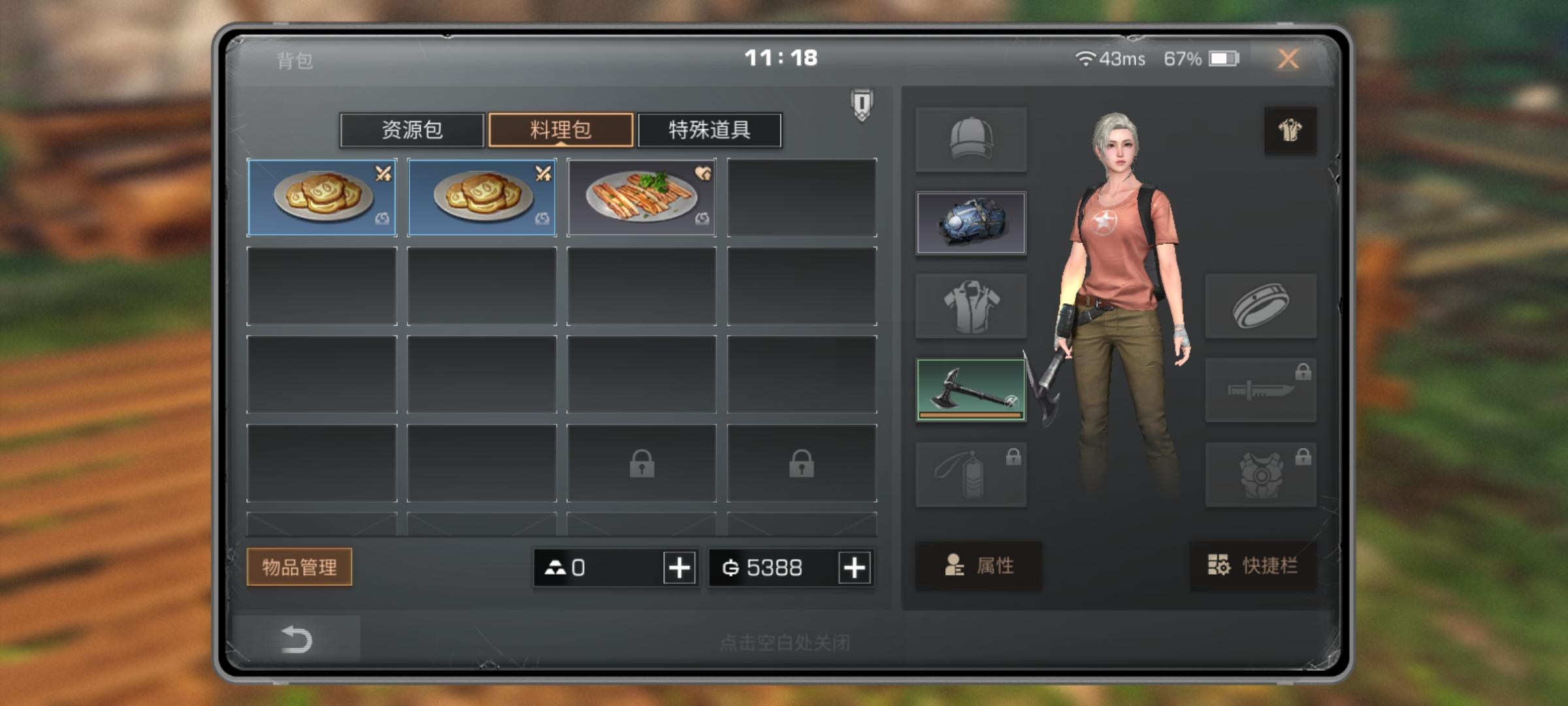Viewport: 1568px width, 706px height.
Task: Open the hat equipment slot
Action: 971,139
